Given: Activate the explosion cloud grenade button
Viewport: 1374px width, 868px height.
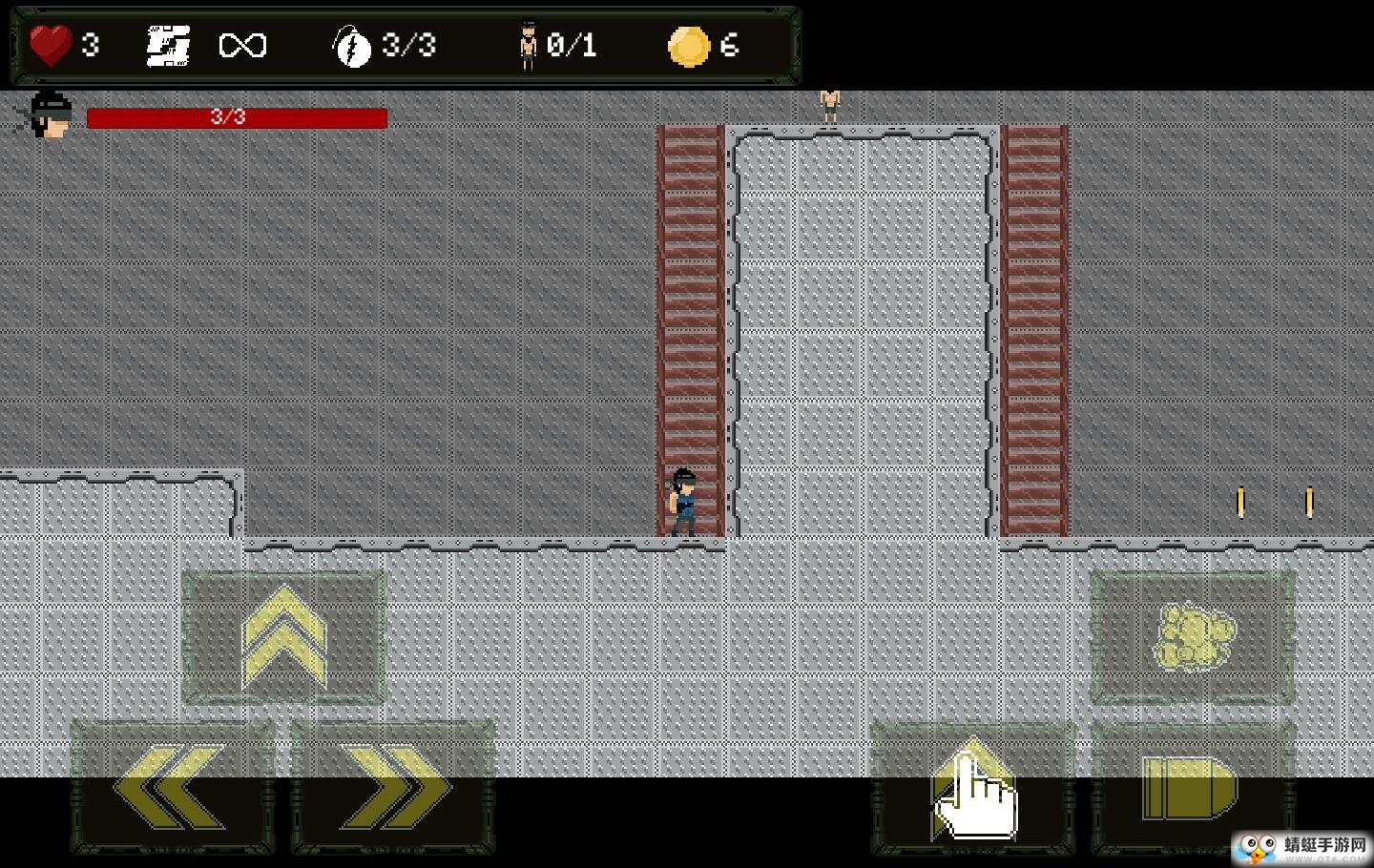Looking at the screenshot, I should pos(1193,637).
